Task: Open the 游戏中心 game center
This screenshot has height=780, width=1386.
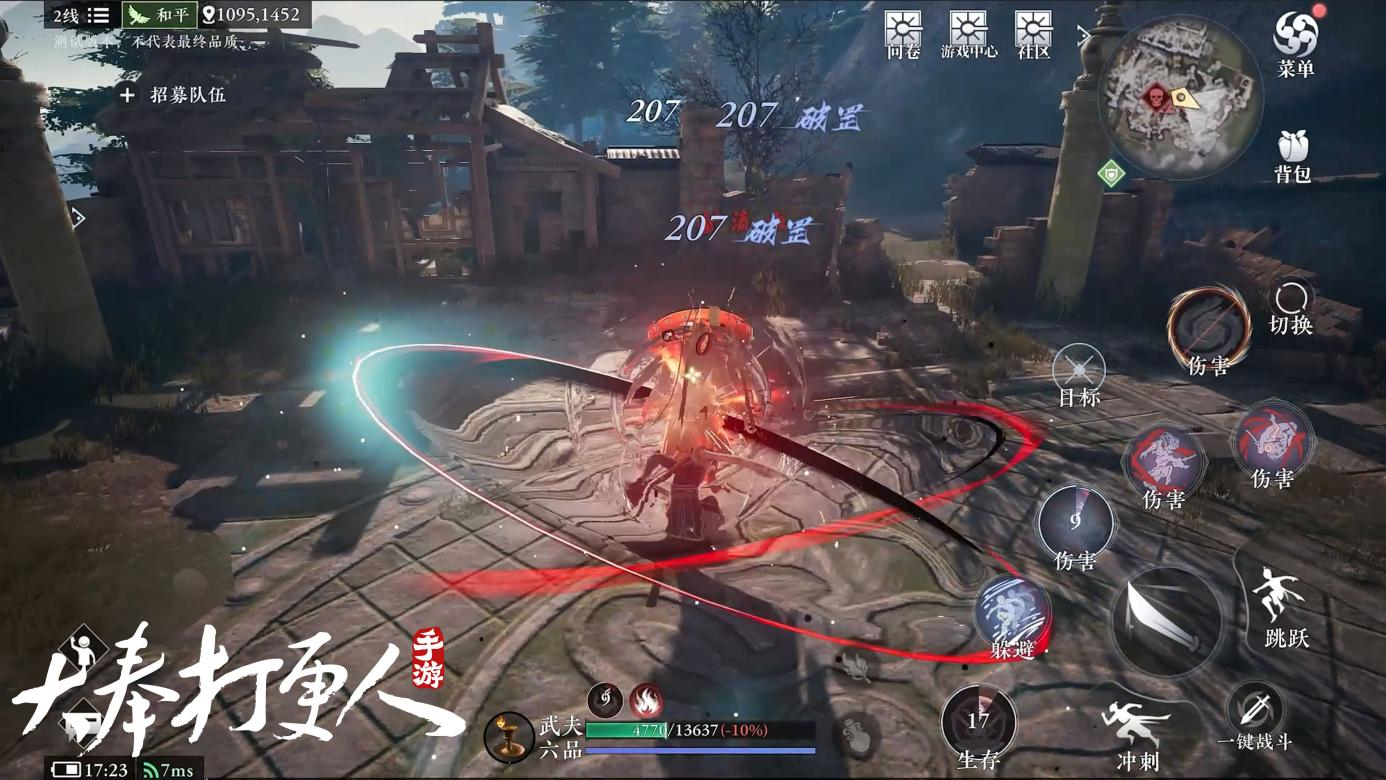Action: pyautogui.click(x=968, y=32)
